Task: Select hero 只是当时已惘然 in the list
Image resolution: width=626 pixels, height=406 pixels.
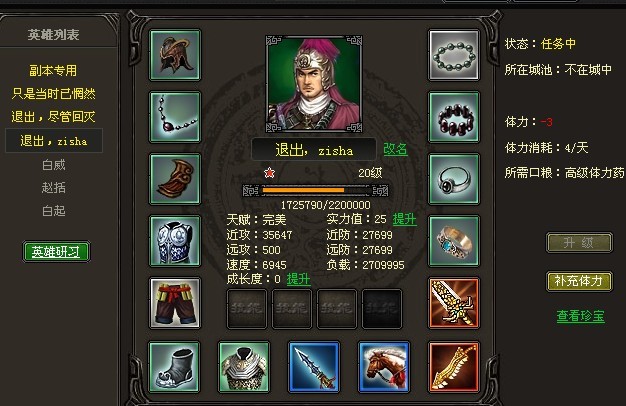Action: (x=53, y=93)
